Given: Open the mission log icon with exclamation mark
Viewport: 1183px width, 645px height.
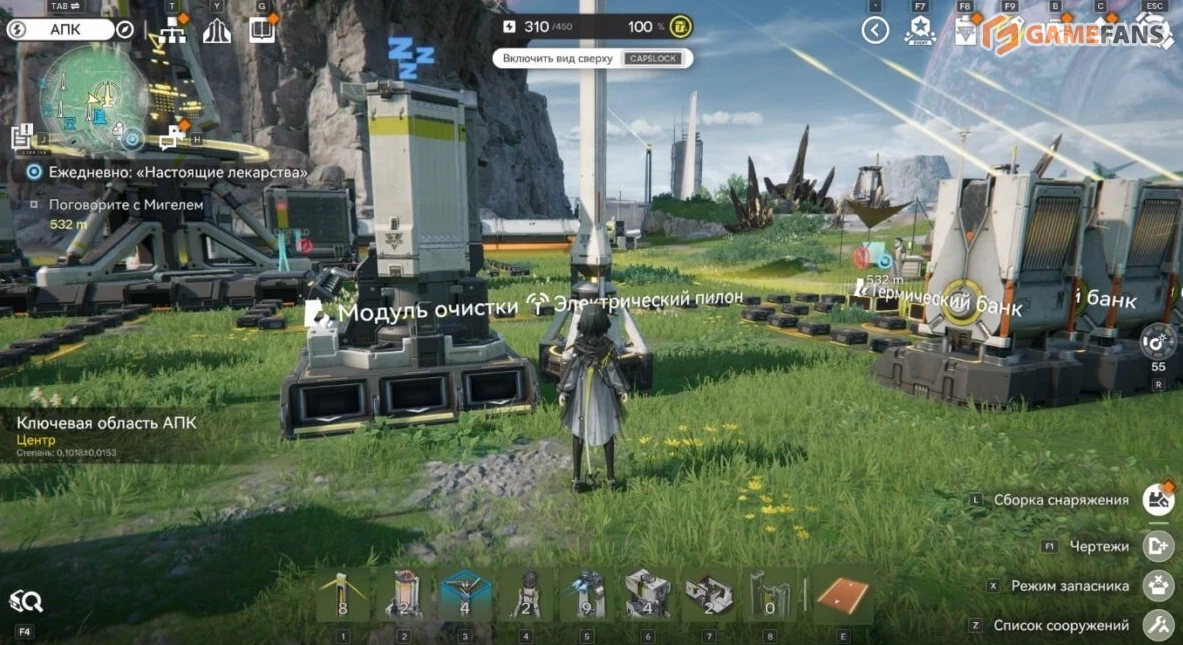Looking at the screenshot, I should pyautogui.click(x=23, y=137).
